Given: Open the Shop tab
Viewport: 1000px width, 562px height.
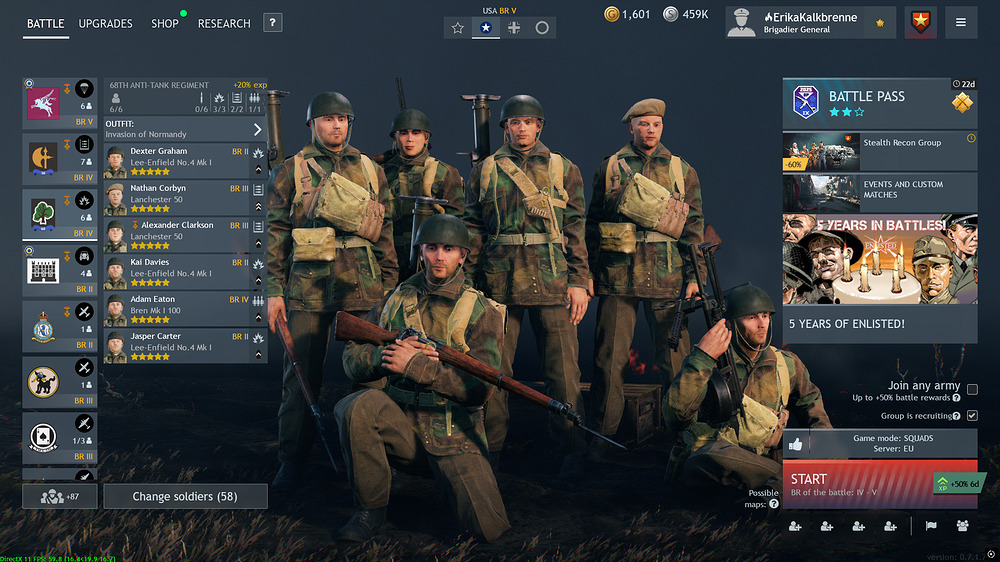Looking at the screenshot, I should click(165, 23).
